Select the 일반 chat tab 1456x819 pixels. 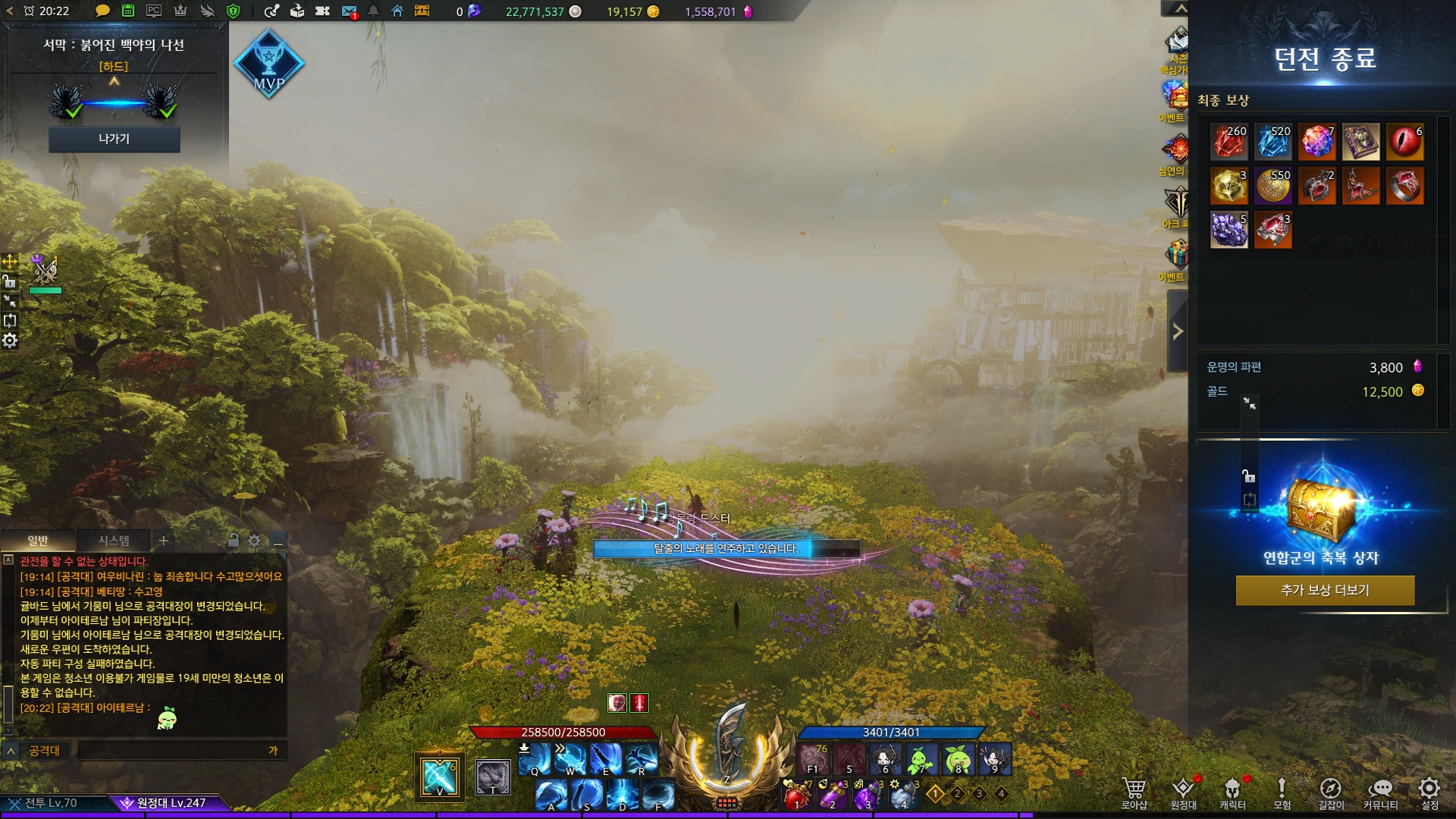coord(38,541)
